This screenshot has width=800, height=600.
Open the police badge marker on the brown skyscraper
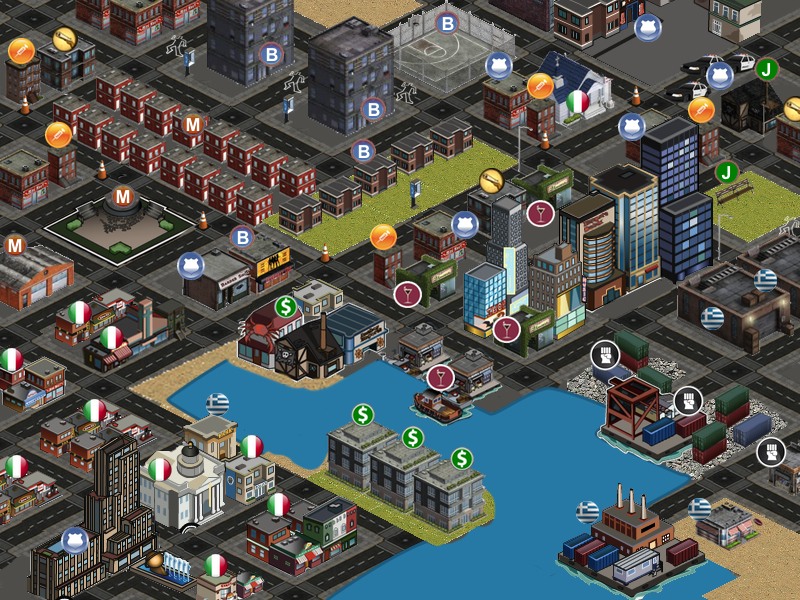click(75, 540)
